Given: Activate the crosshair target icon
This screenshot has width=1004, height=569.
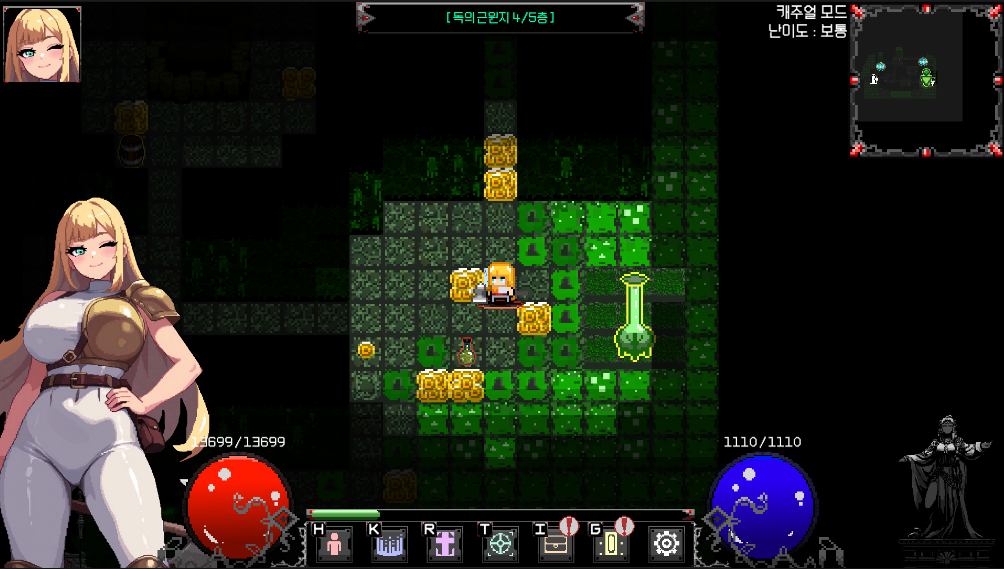Looking at the screenshot, I should (x=500, y=544).
